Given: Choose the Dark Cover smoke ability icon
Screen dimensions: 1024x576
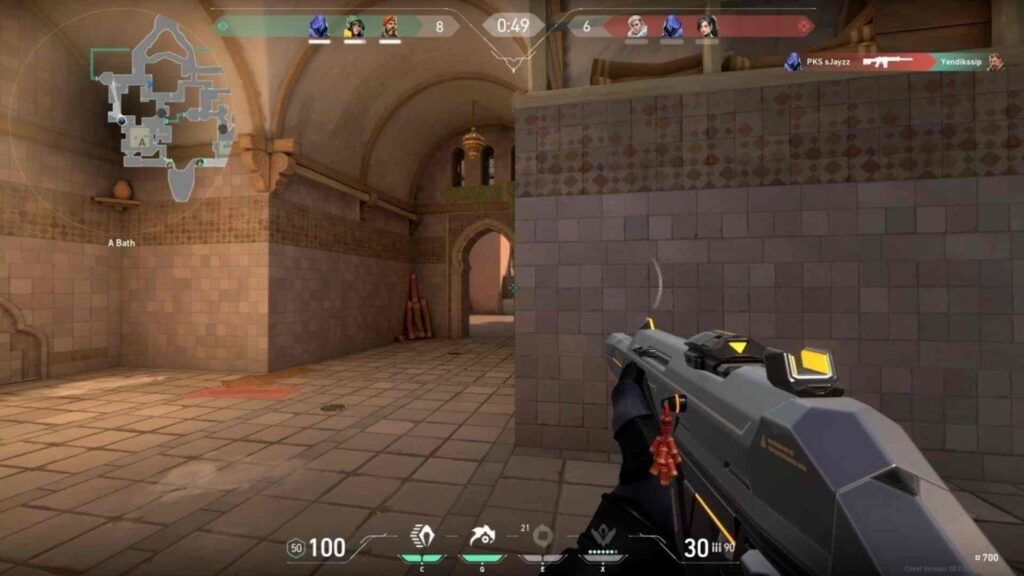Looking at the screenshot, I should tap(543, 537).
